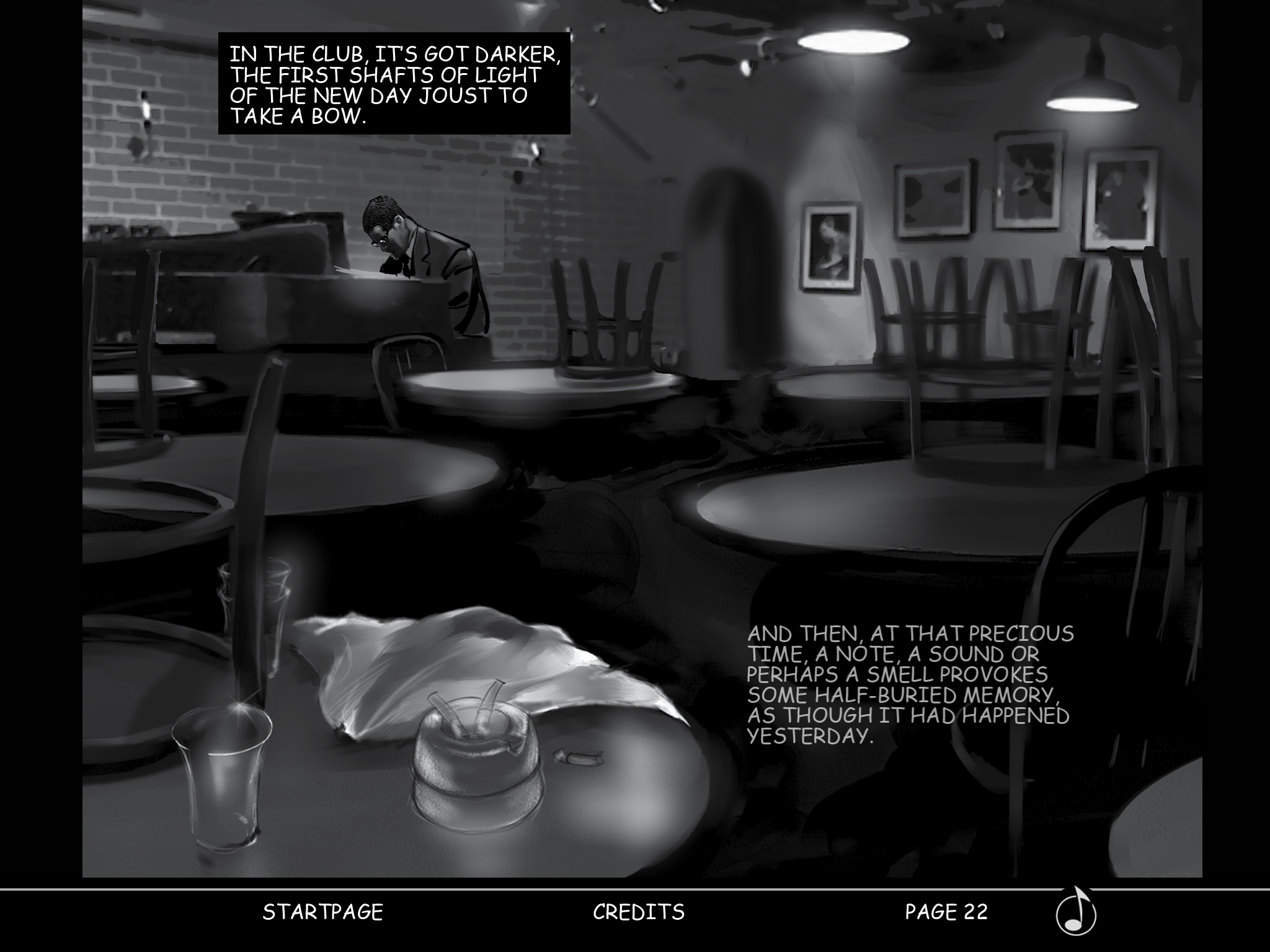
Task: Go to the STARTPAGE
Action: (x=322, y=912)
